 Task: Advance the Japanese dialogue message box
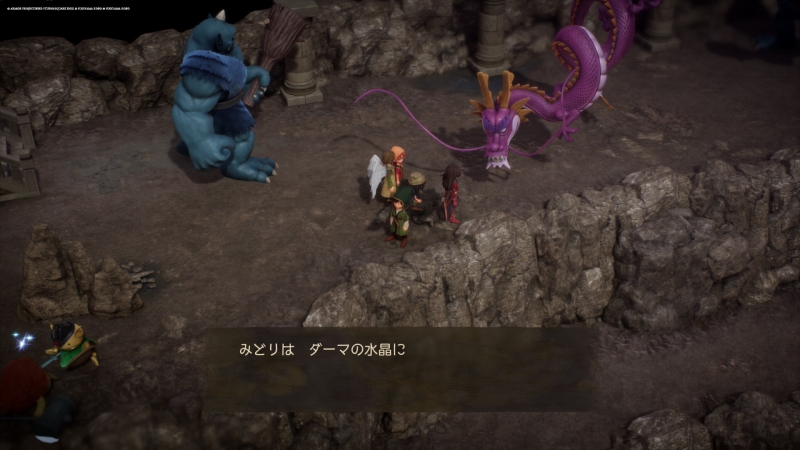pyautogui.click(x=400, y=368)
